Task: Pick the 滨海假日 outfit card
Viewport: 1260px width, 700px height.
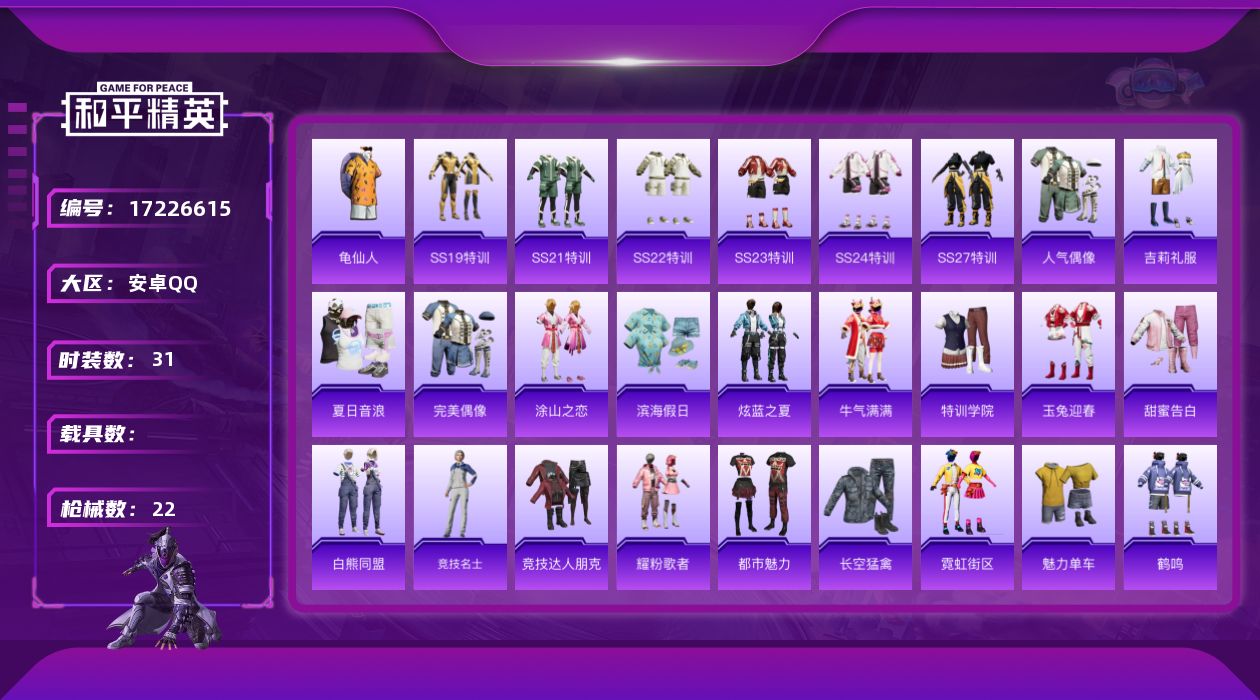Action: (663, 363)
